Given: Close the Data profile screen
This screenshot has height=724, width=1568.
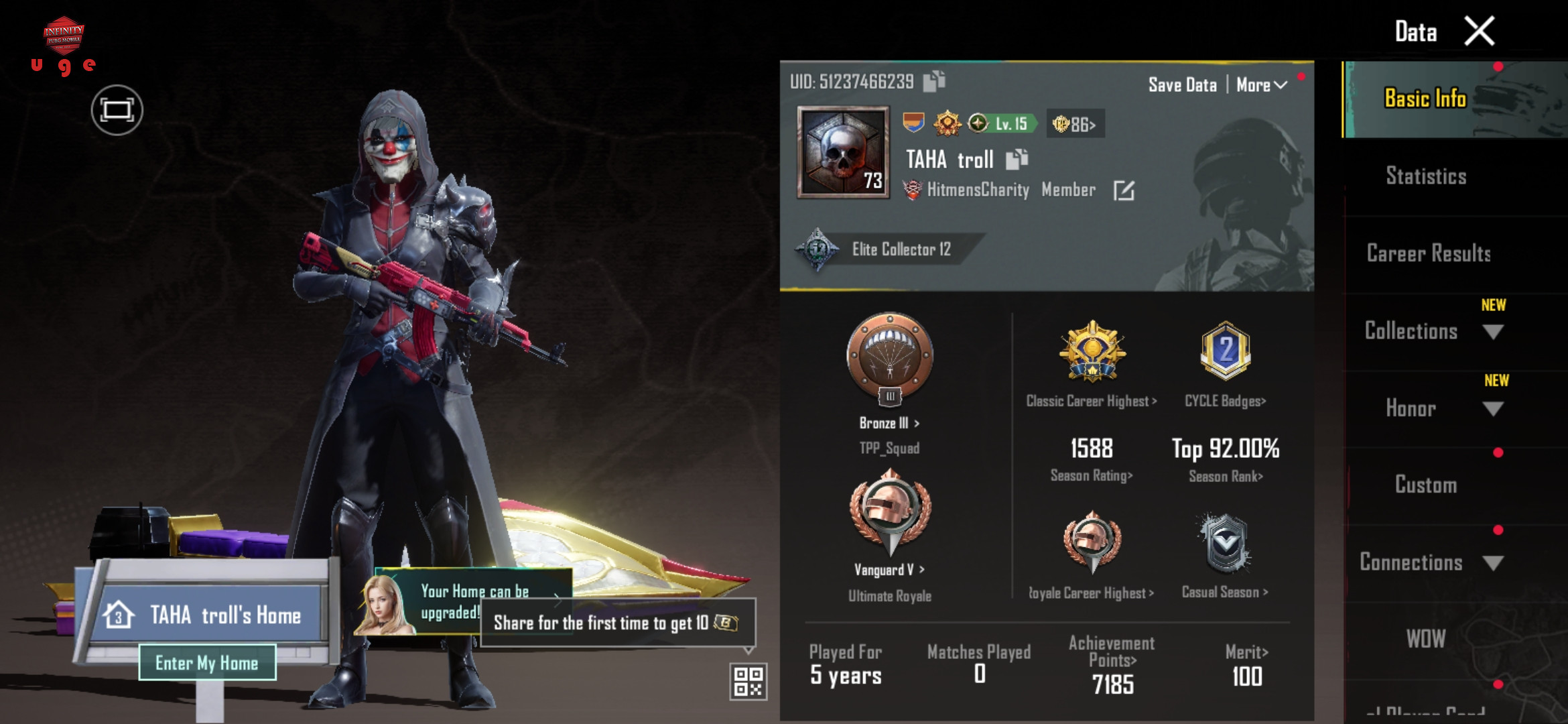Looking at the screenshot, I should click(1480, 32).
